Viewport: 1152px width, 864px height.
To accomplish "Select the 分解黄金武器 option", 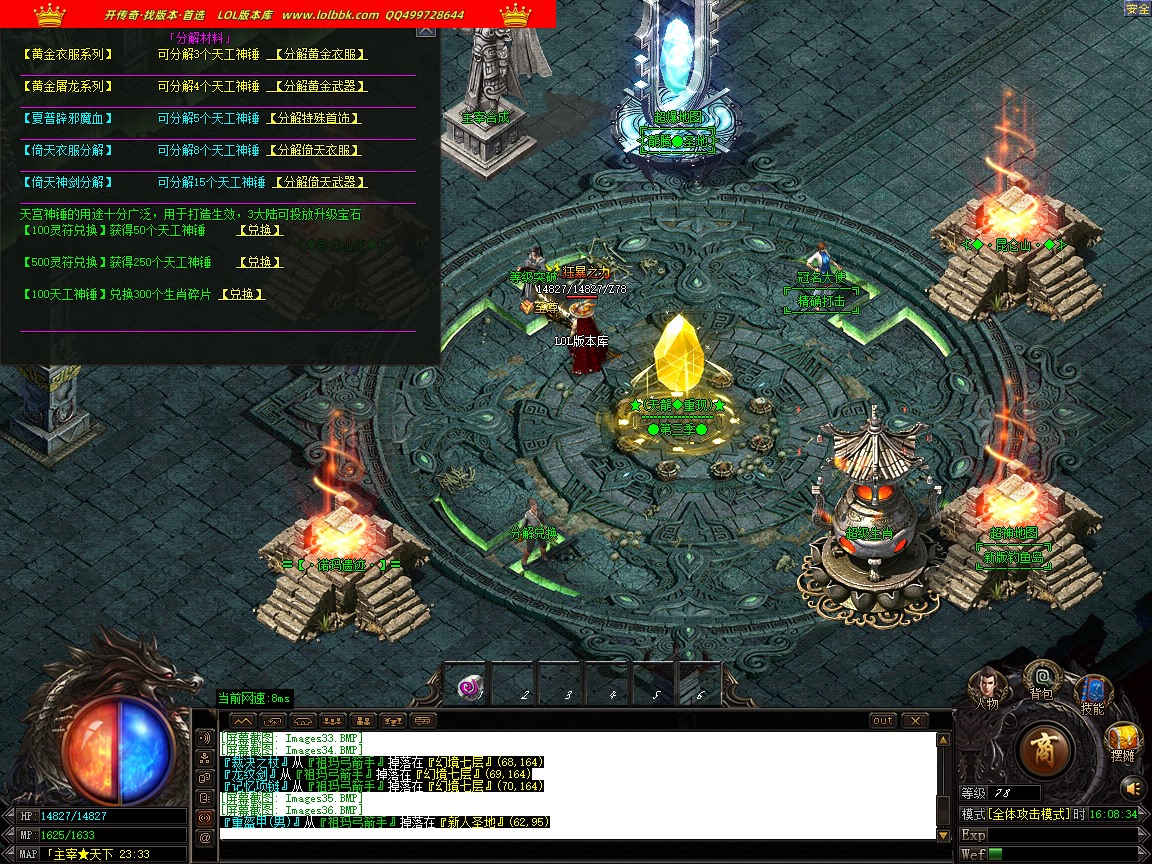I will pos(317,87).
